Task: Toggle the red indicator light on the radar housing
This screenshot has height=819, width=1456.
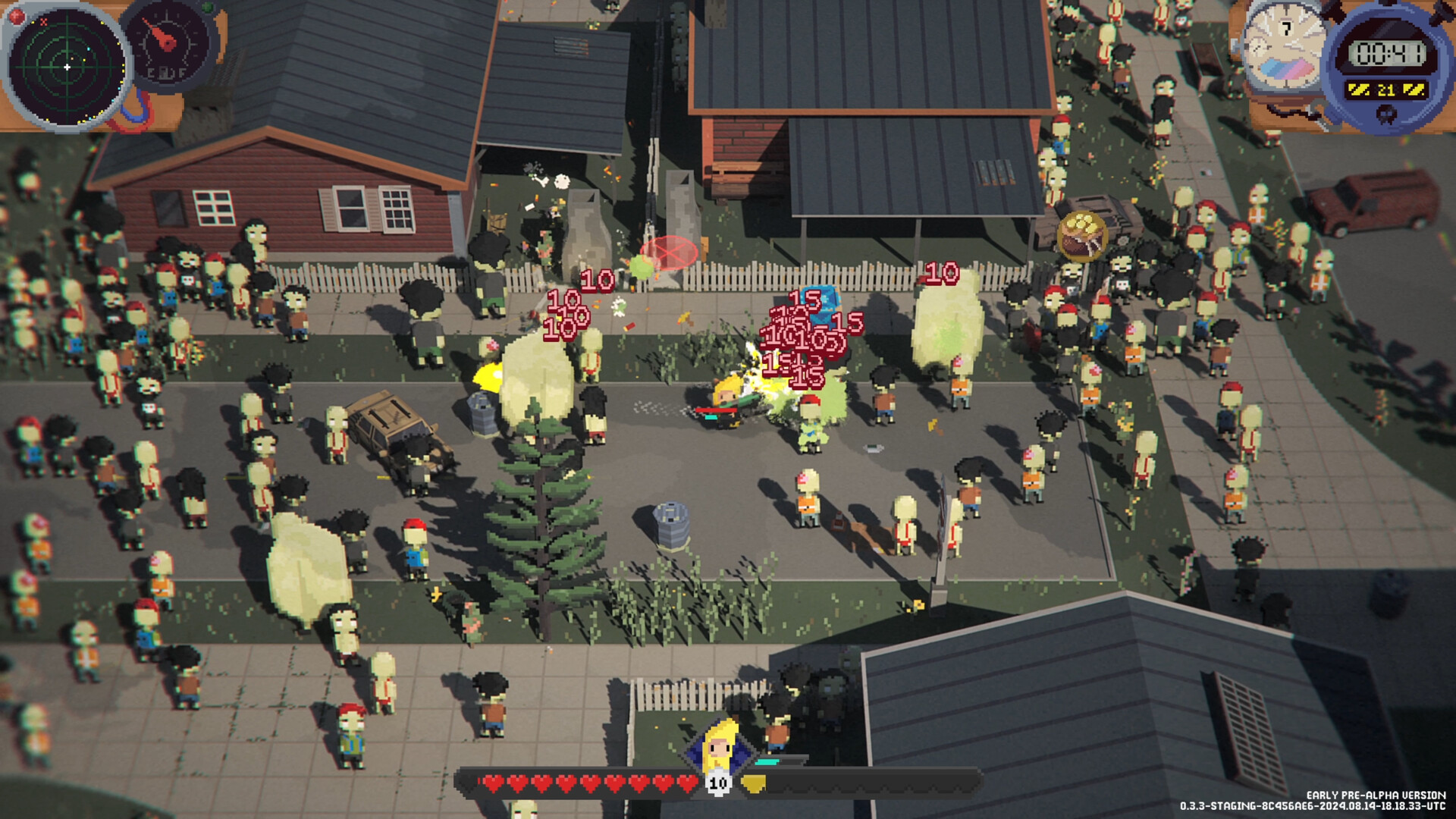Action: 16,14
